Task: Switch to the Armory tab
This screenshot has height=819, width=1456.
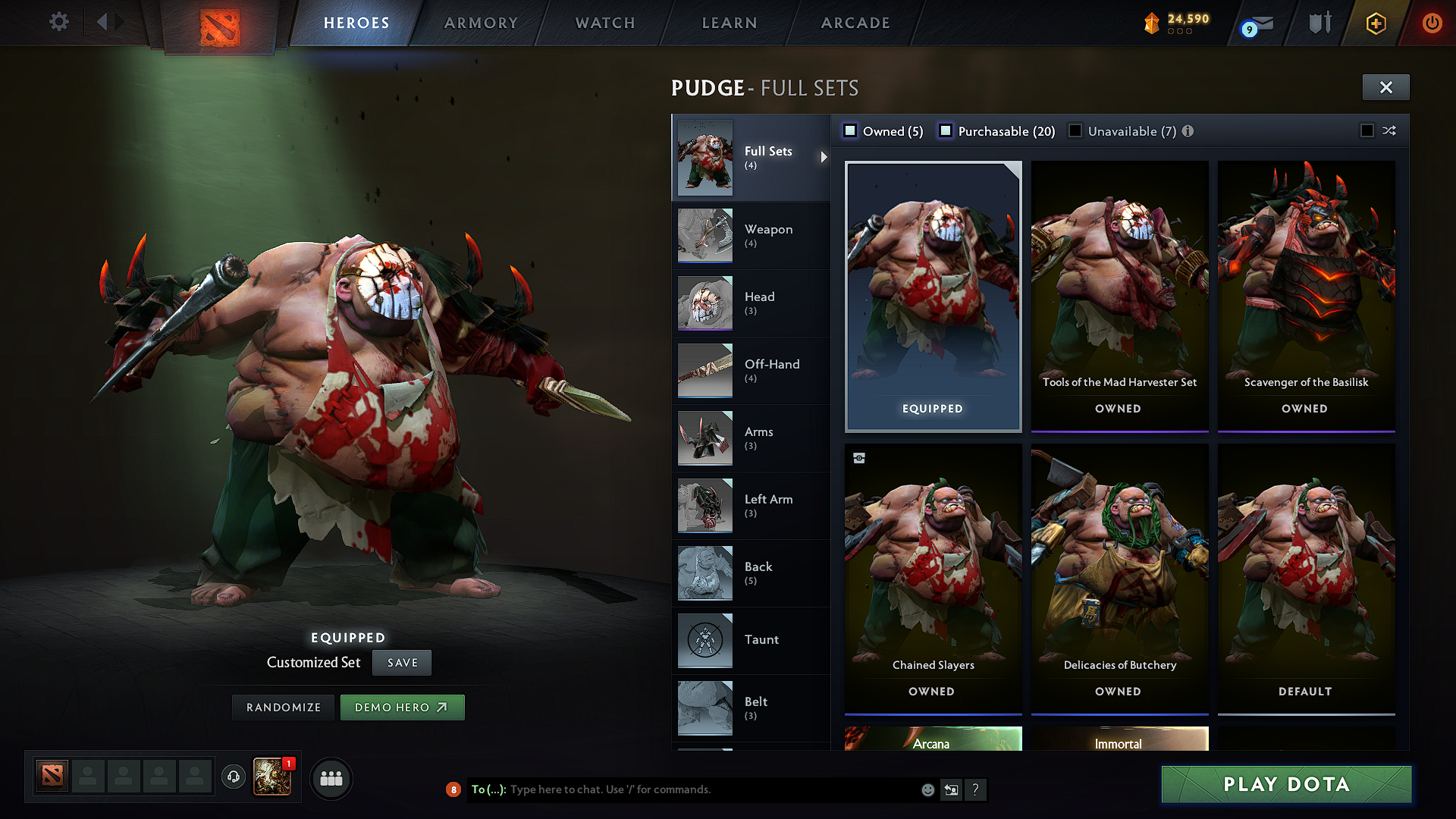Action: pos(481,23)
